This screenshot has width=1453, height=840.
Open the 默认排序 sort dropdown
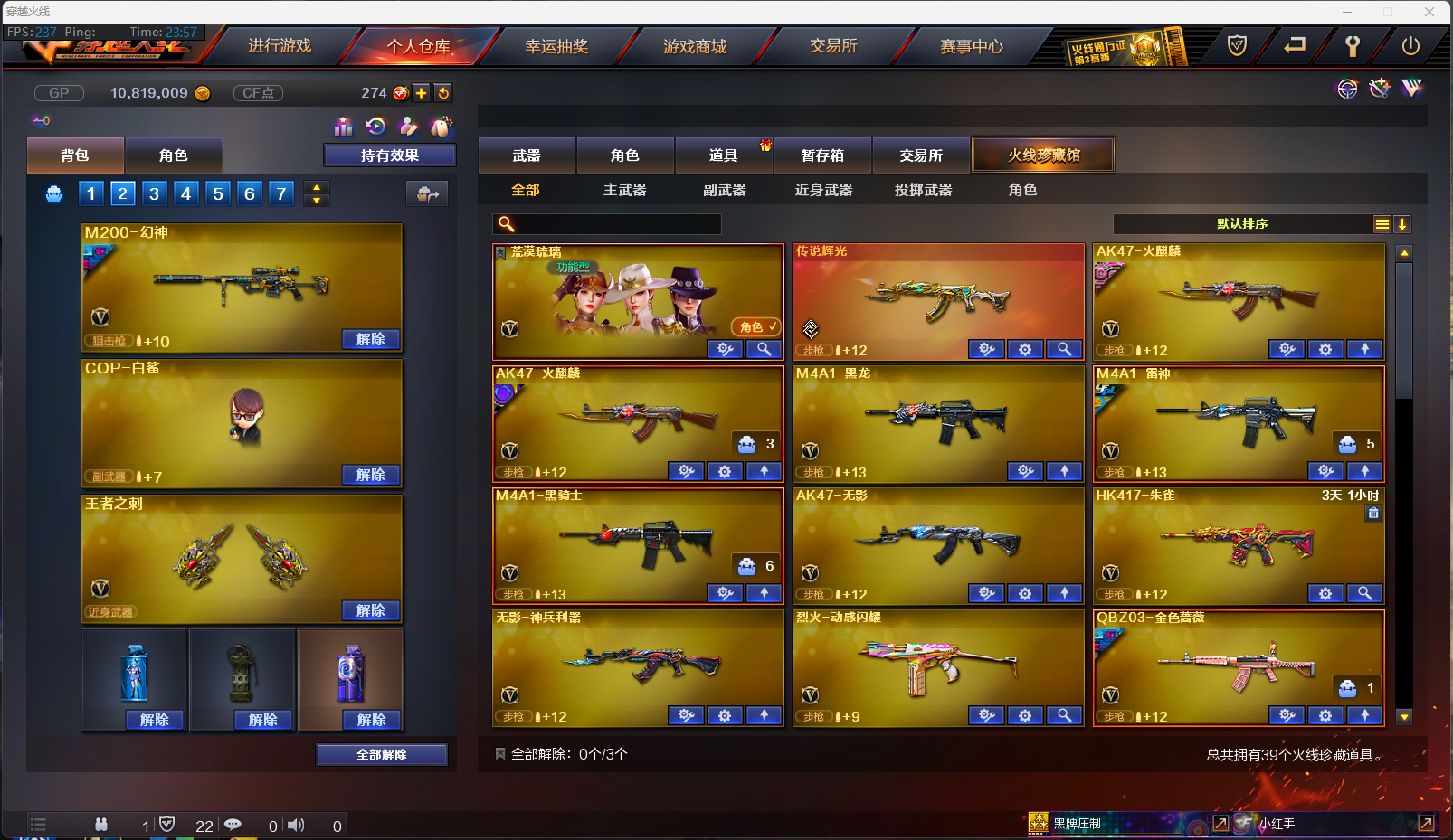point(1258,223)
